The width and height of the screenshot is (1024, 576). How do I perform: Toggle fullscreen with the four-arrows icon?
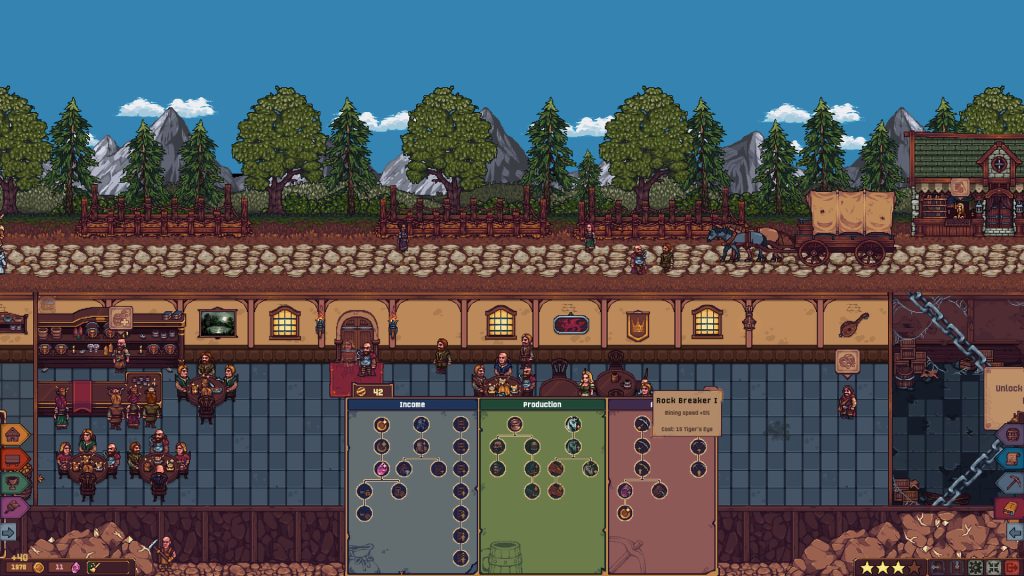(994, 567)
